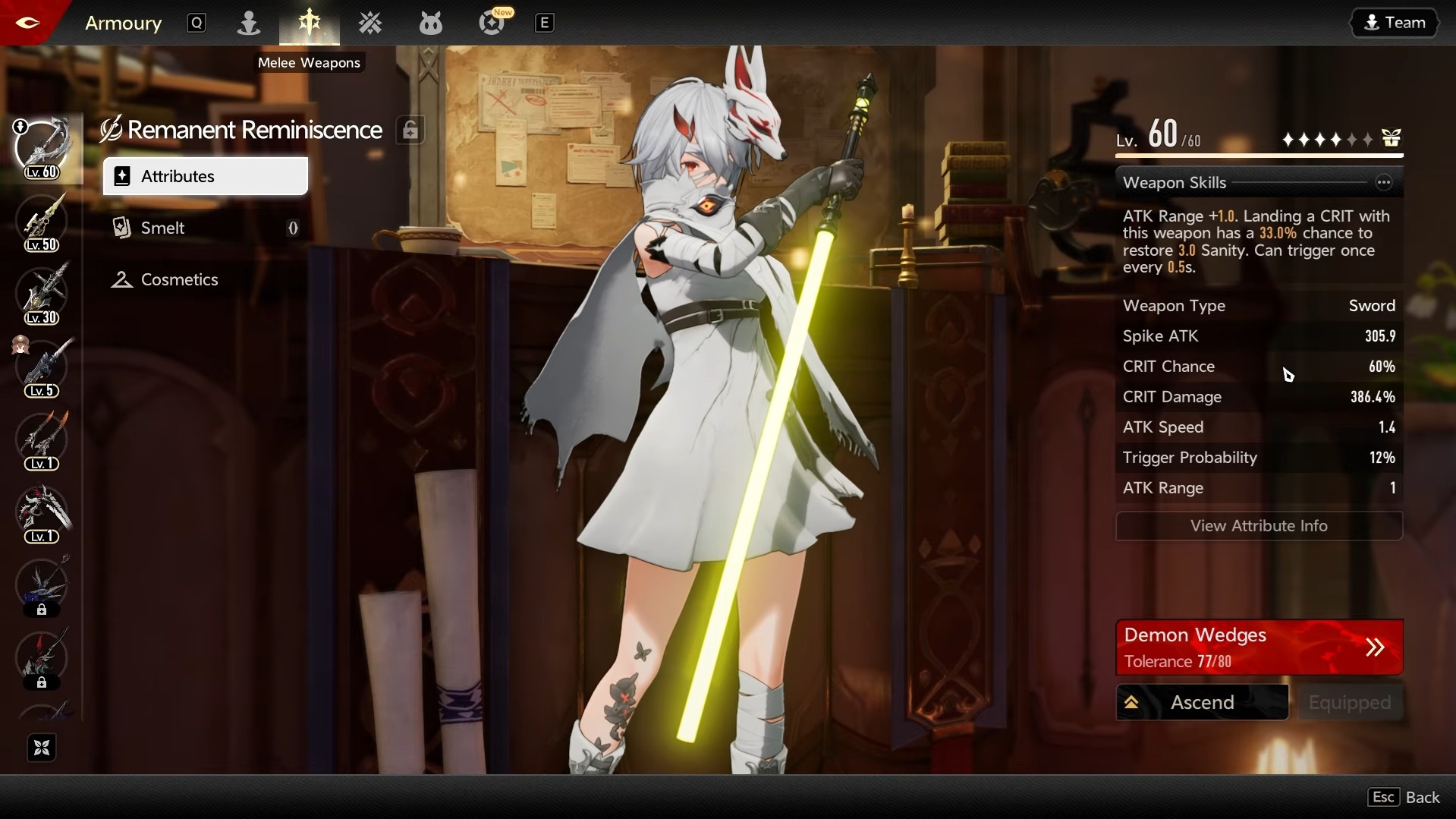Open the Team panel
Viewport: 1456px width, 819px height.
pyautogui.click(x=1395, y=22)
